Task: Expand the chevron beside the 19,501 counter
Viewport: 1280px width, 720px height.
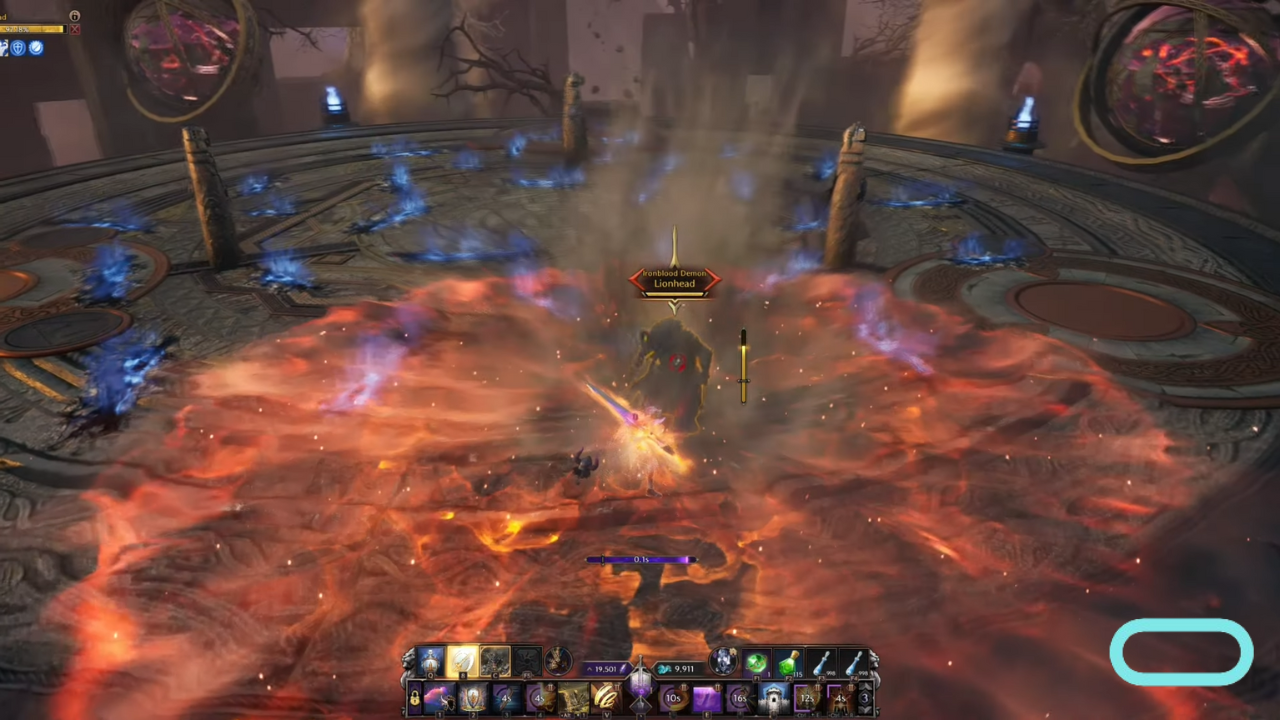Action: pyautogui.click(x=590, y=667)
